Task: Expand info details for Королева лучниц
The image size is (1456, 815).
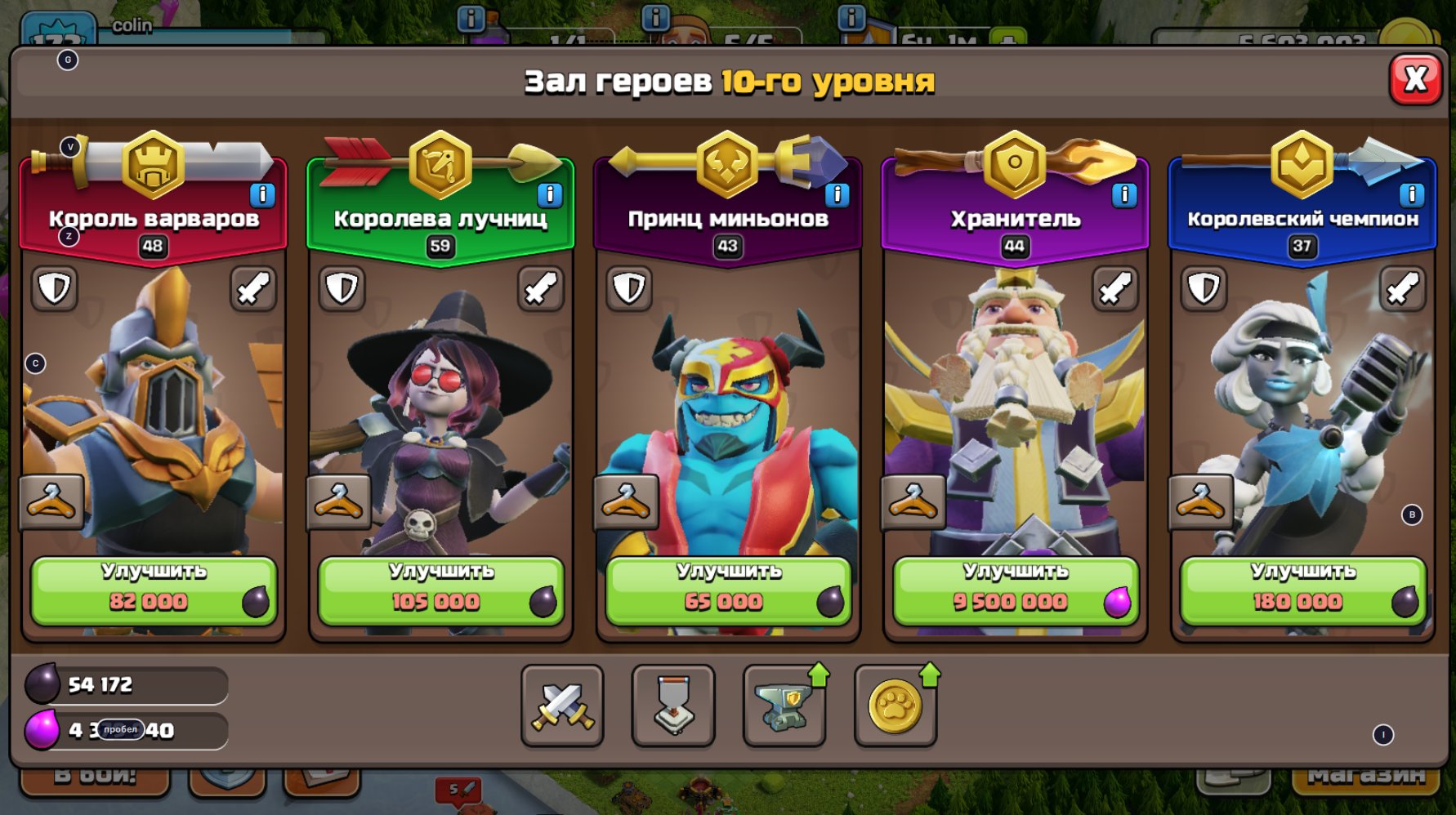Action: 550,194
